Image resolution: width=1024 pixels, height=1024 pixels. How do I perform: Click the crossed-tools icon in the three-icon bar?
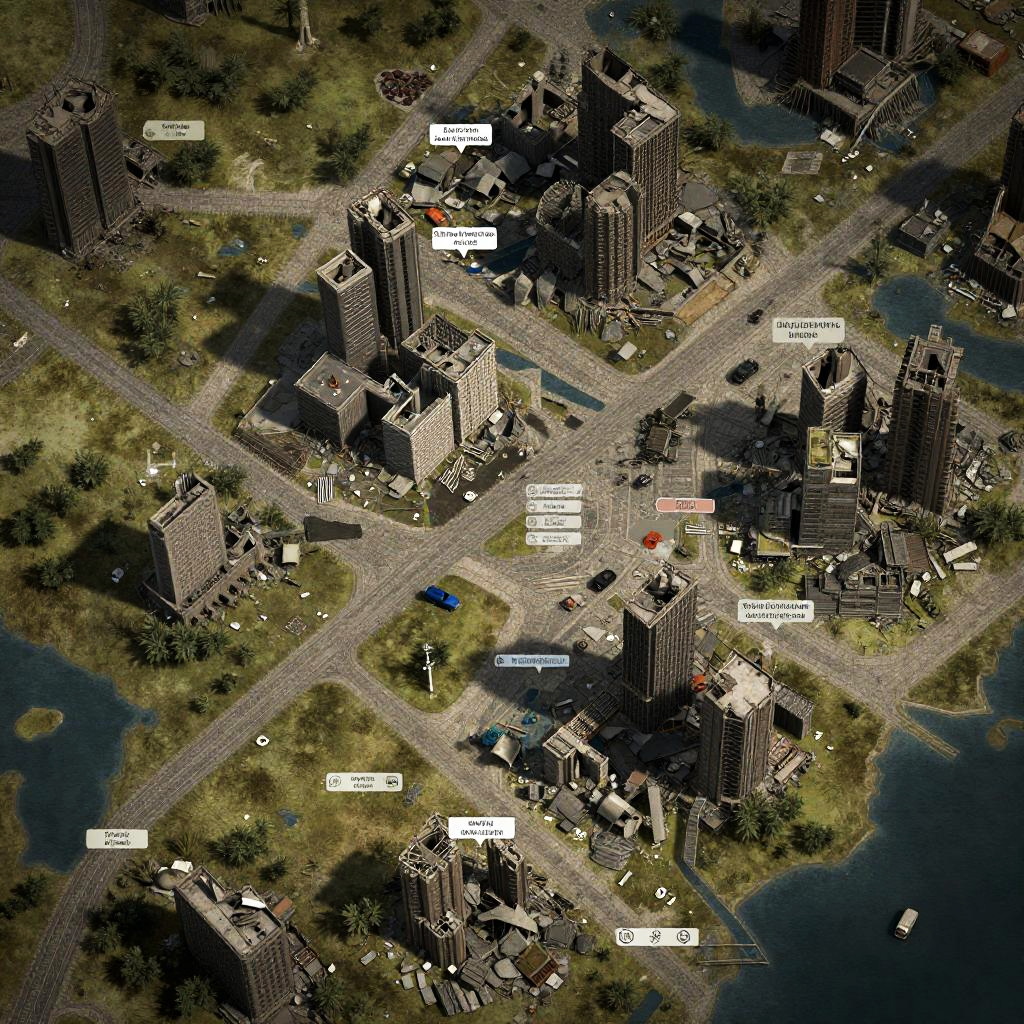(656, 937)
